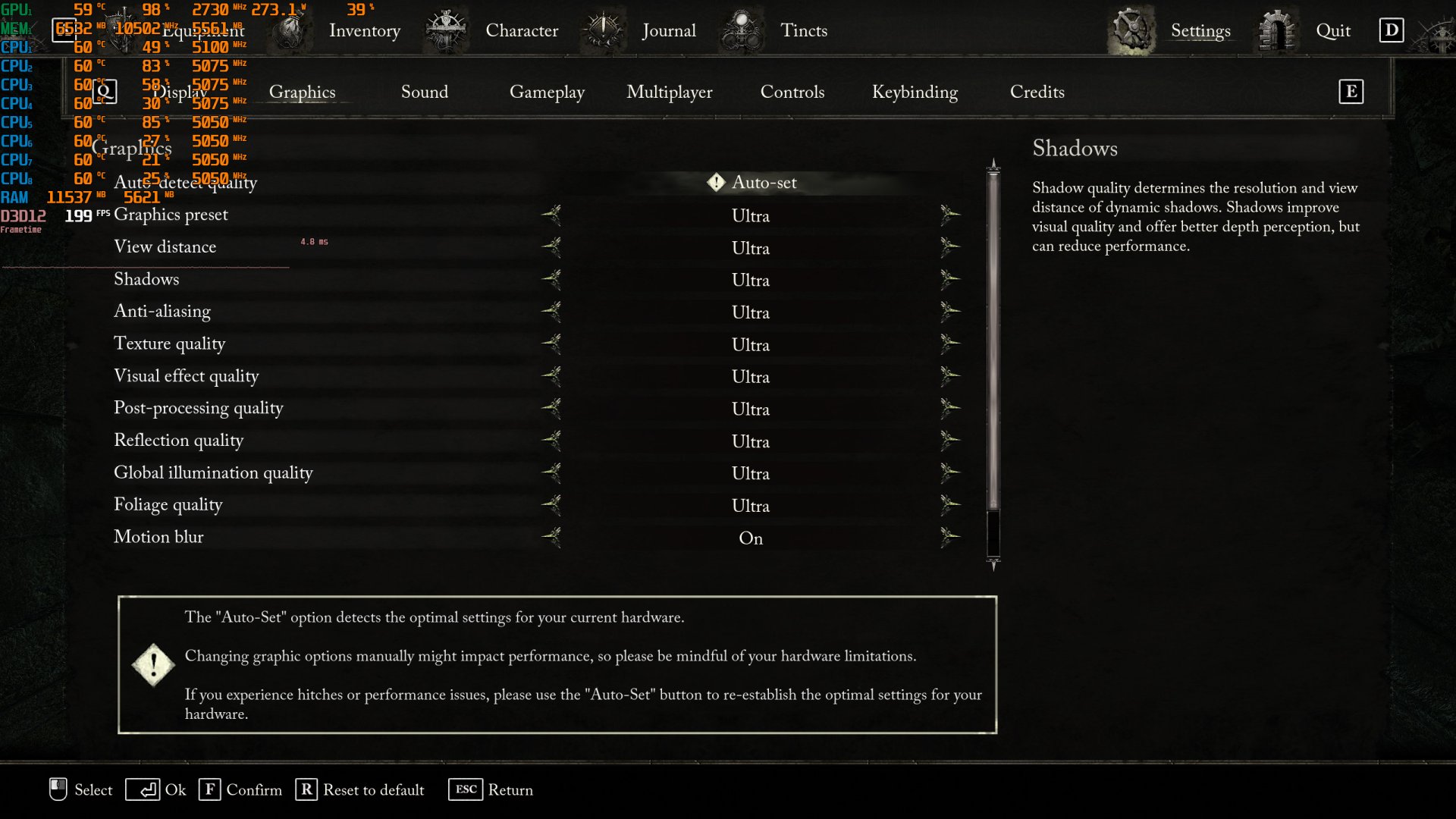
Task: Switch to the Sound tab
Action: [x=425, y=92]
